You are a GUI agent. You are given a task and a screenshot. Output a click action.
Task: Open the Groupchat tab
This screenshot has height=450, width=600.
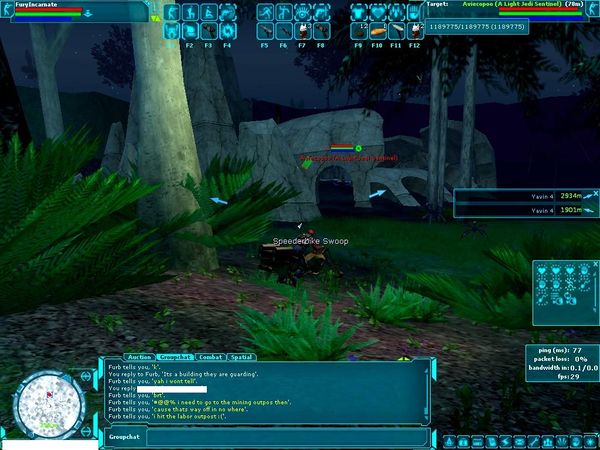[176, 356]
